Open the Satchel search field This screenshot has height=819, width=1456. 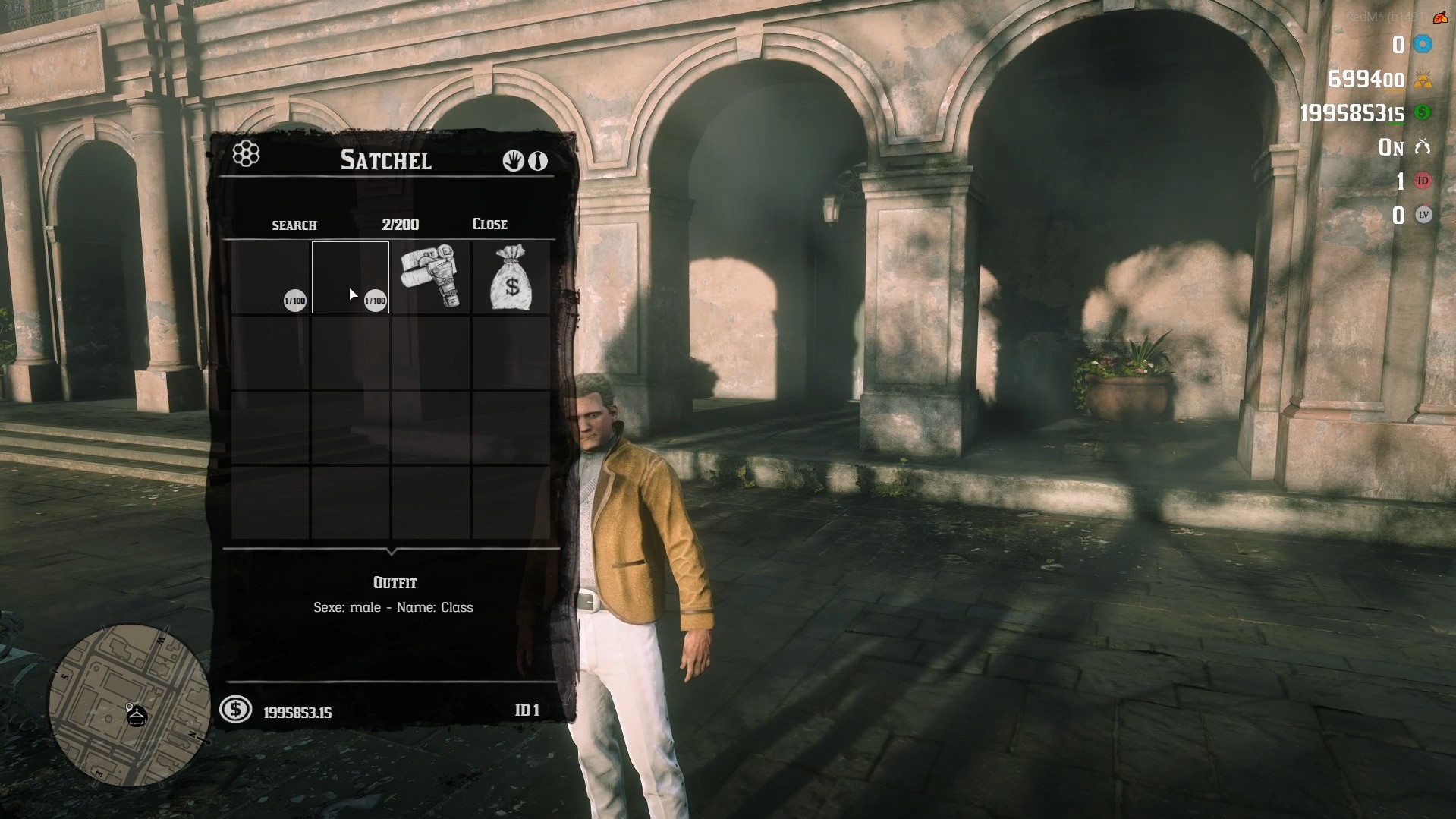294,225
